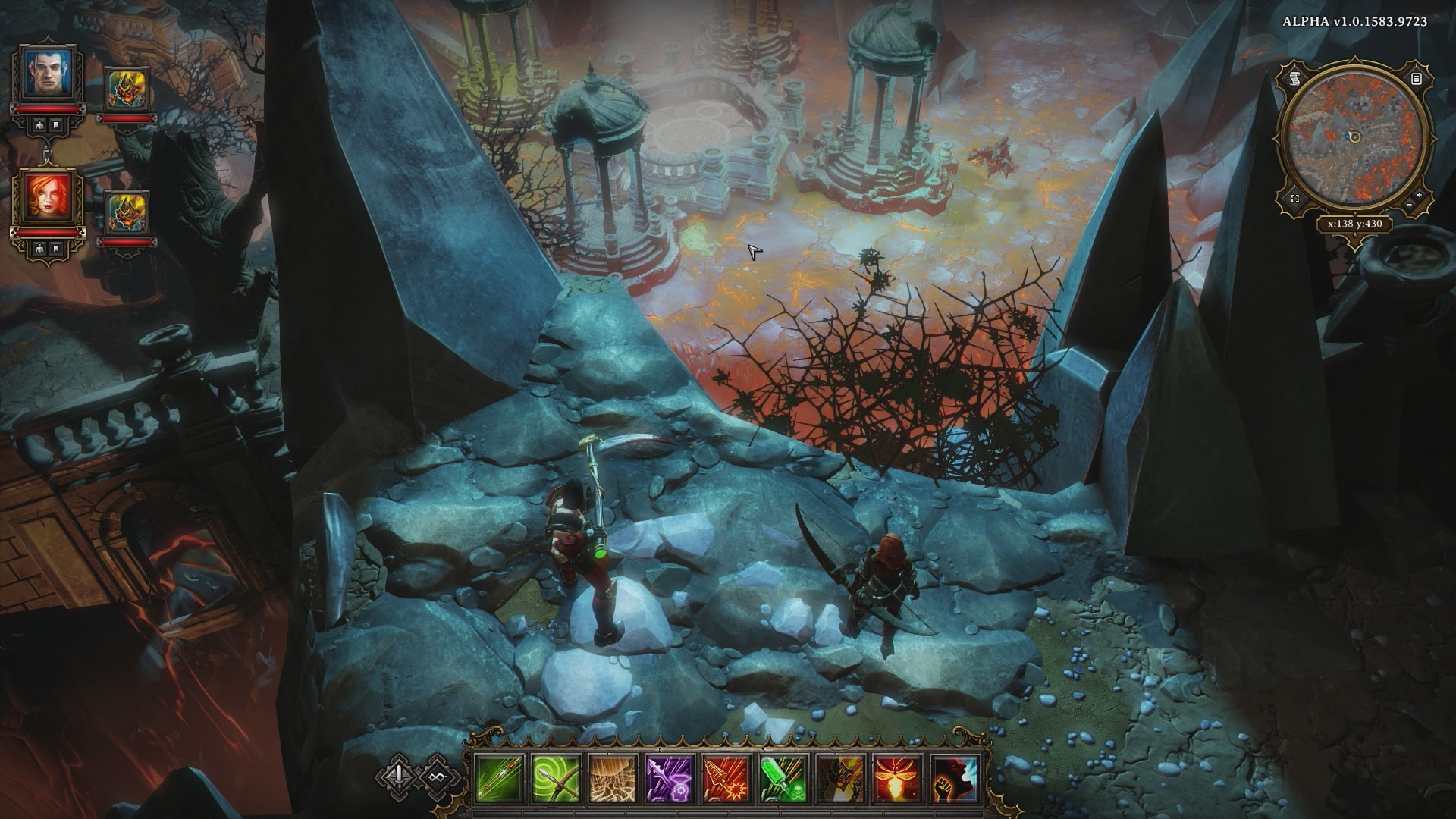This screenshot has width=1456, height=819.
Task: Use the green flying arrows skill
Action: coord(499,779)
